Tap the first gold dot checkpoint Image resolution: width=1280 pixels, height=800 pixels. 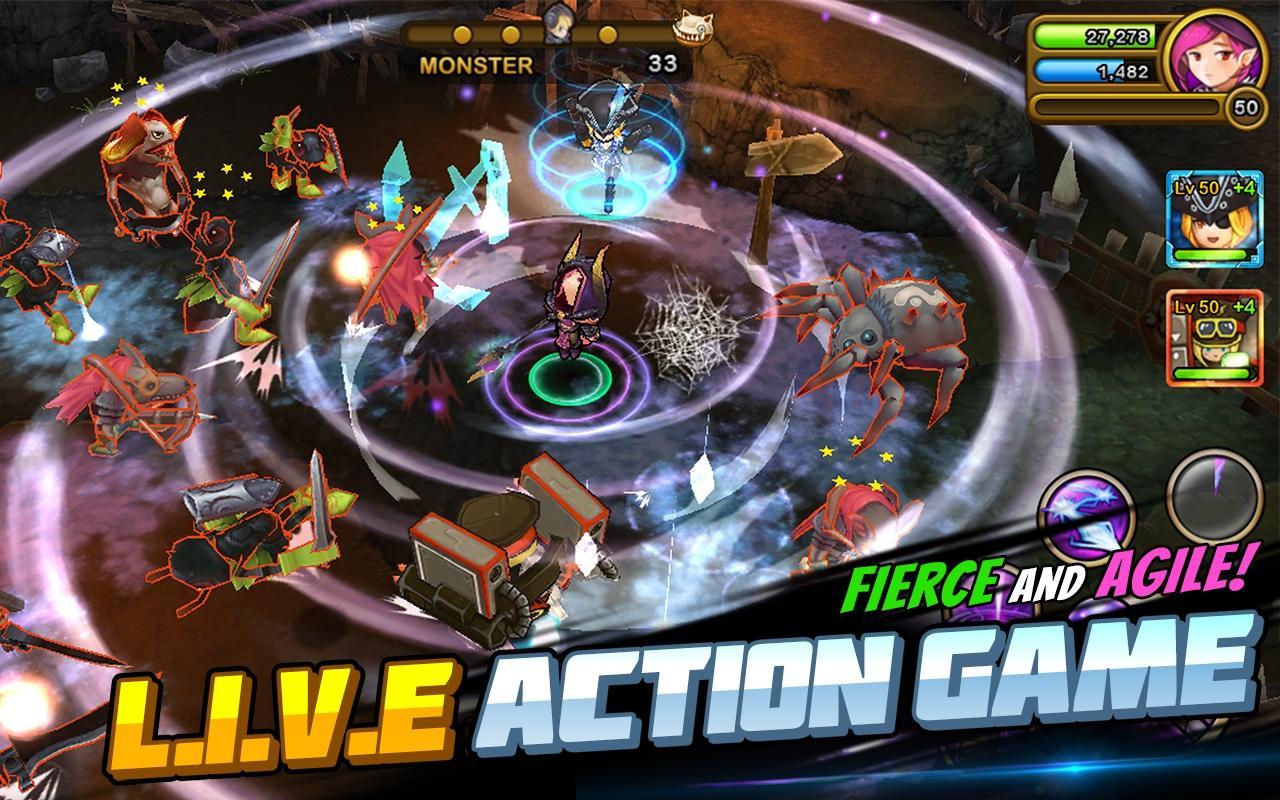(x=461, y=34)
